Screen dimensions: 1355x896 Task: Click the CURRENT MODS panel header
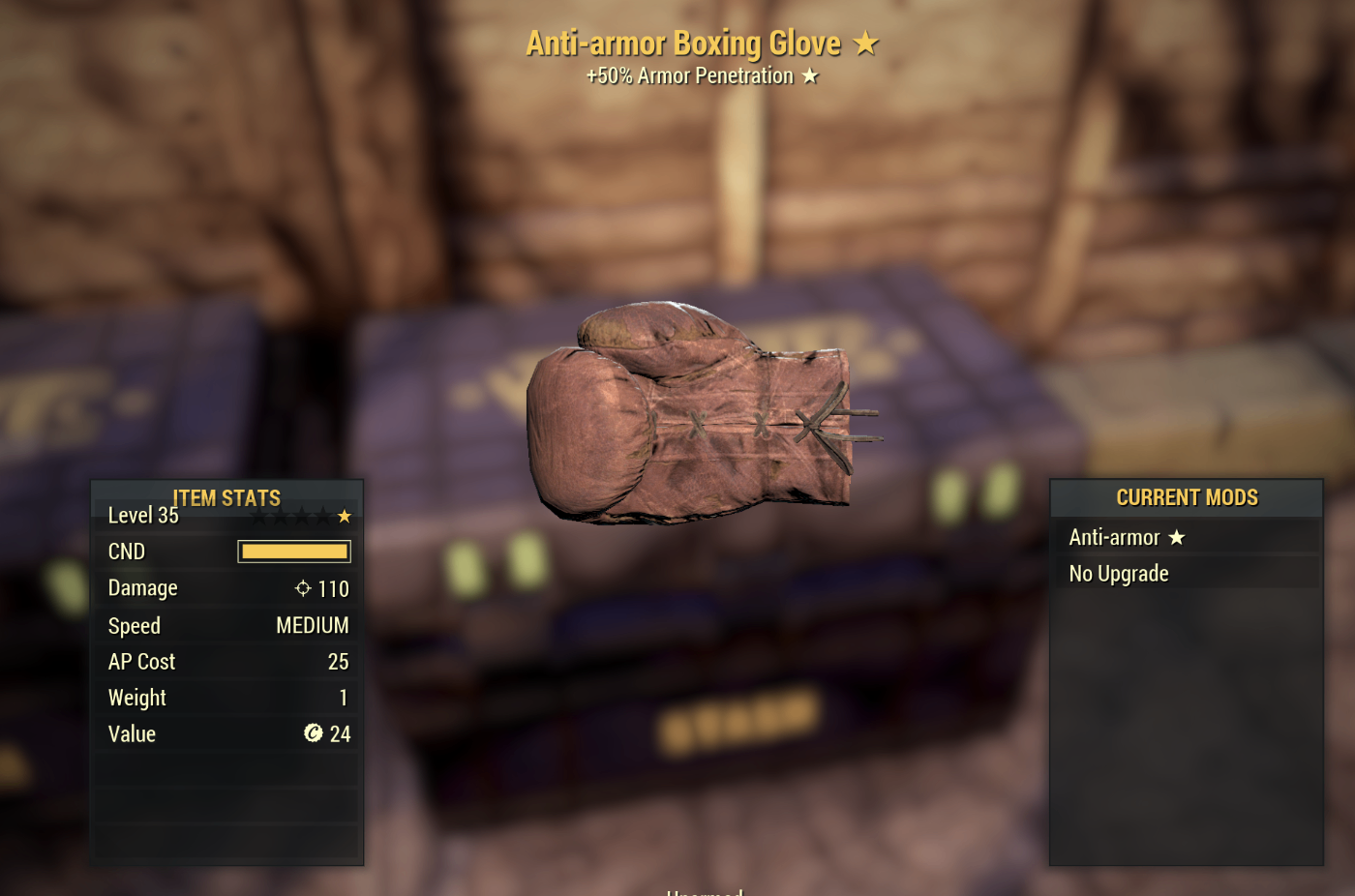tap(1187, 497)
